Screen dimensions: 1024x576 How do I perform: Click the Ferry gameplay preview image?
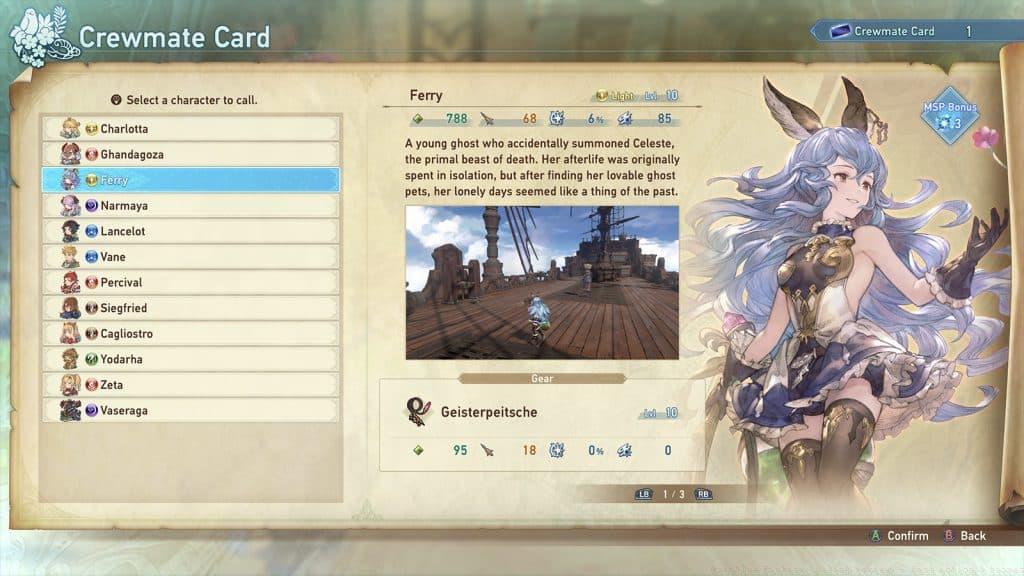click(x=542, y=283)
